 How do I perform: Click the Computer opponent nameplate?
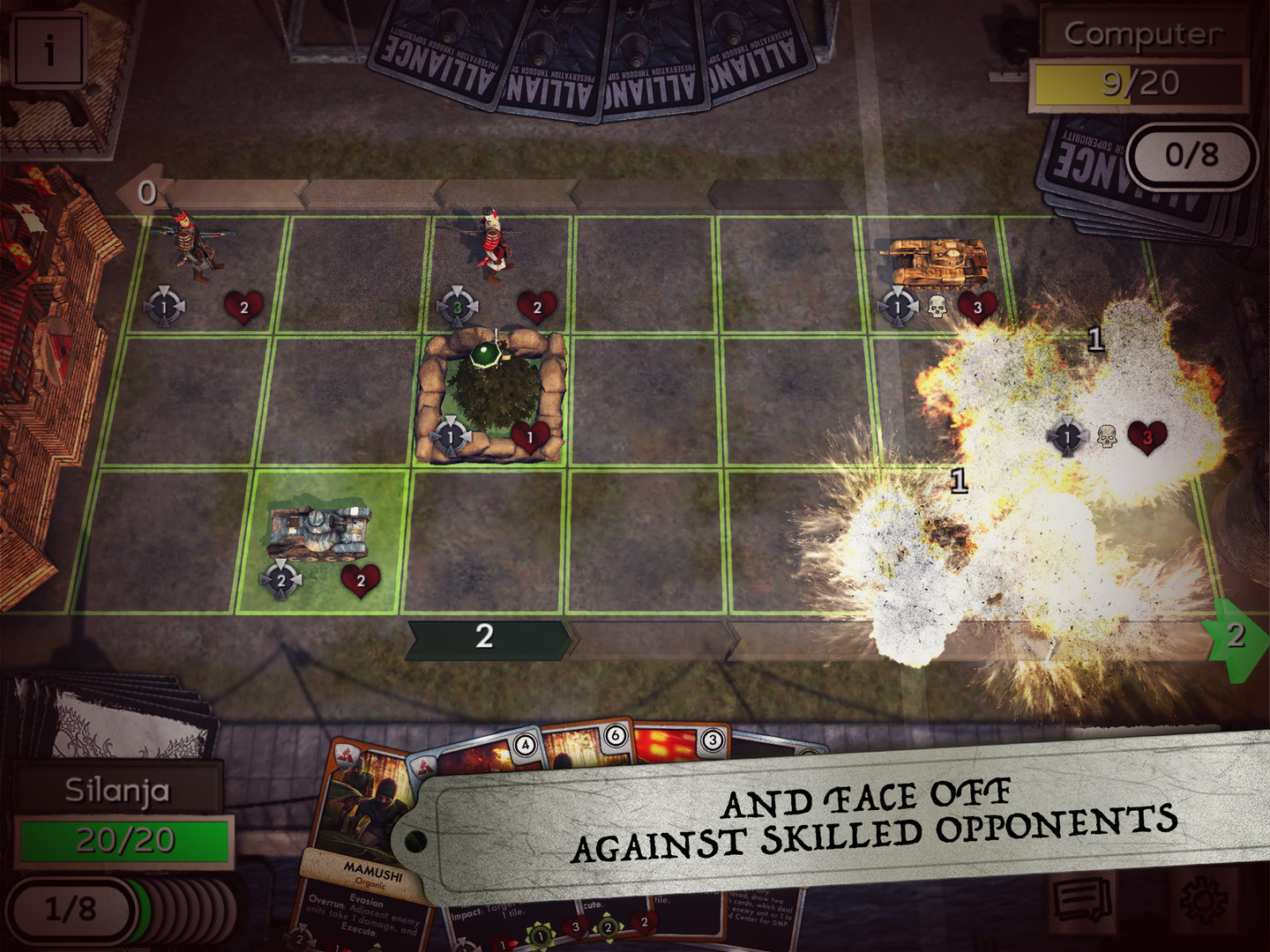pos(1144,35)
